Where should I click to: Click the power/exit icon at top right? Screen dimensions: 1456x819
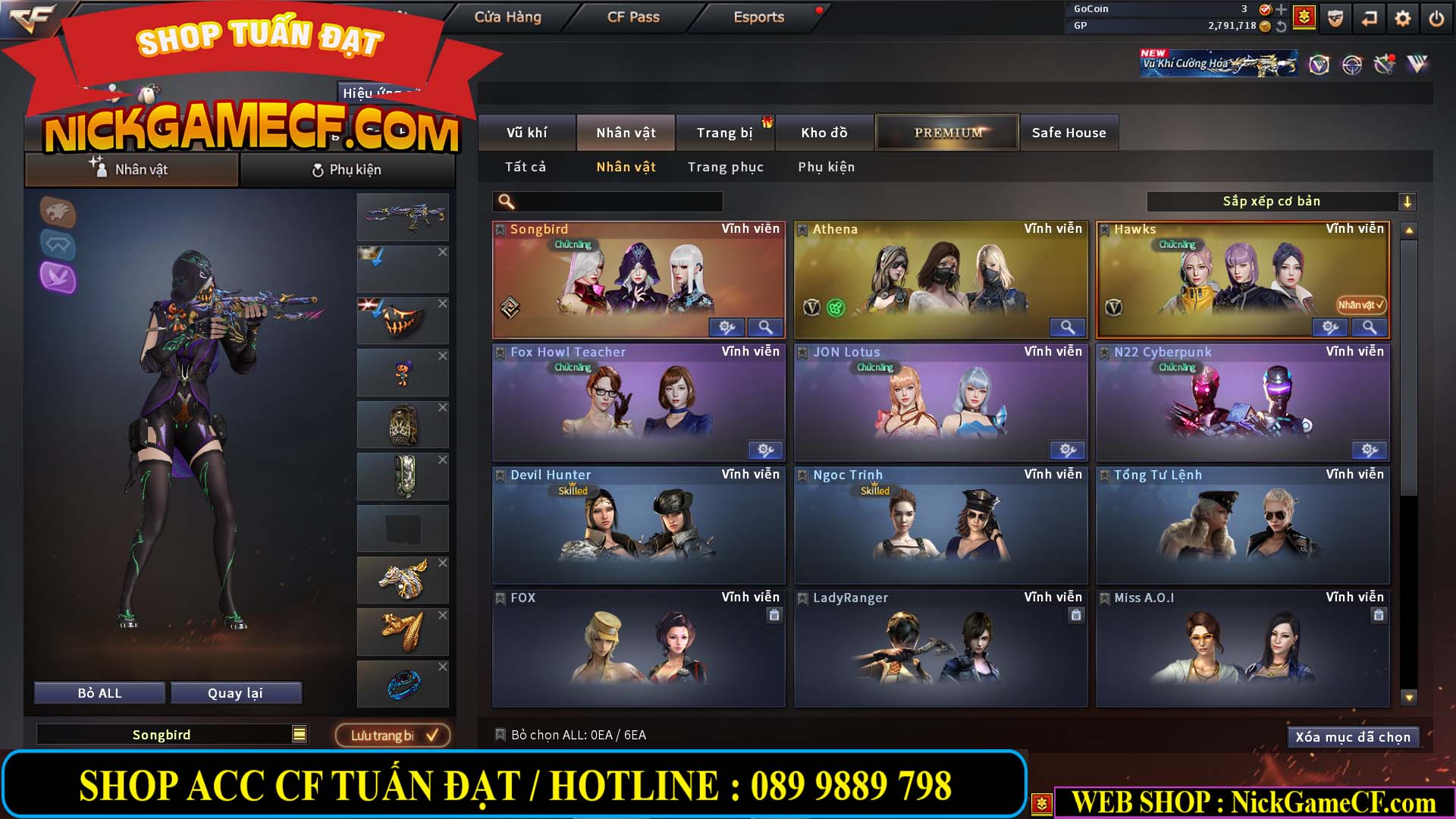pos(1435,17)
